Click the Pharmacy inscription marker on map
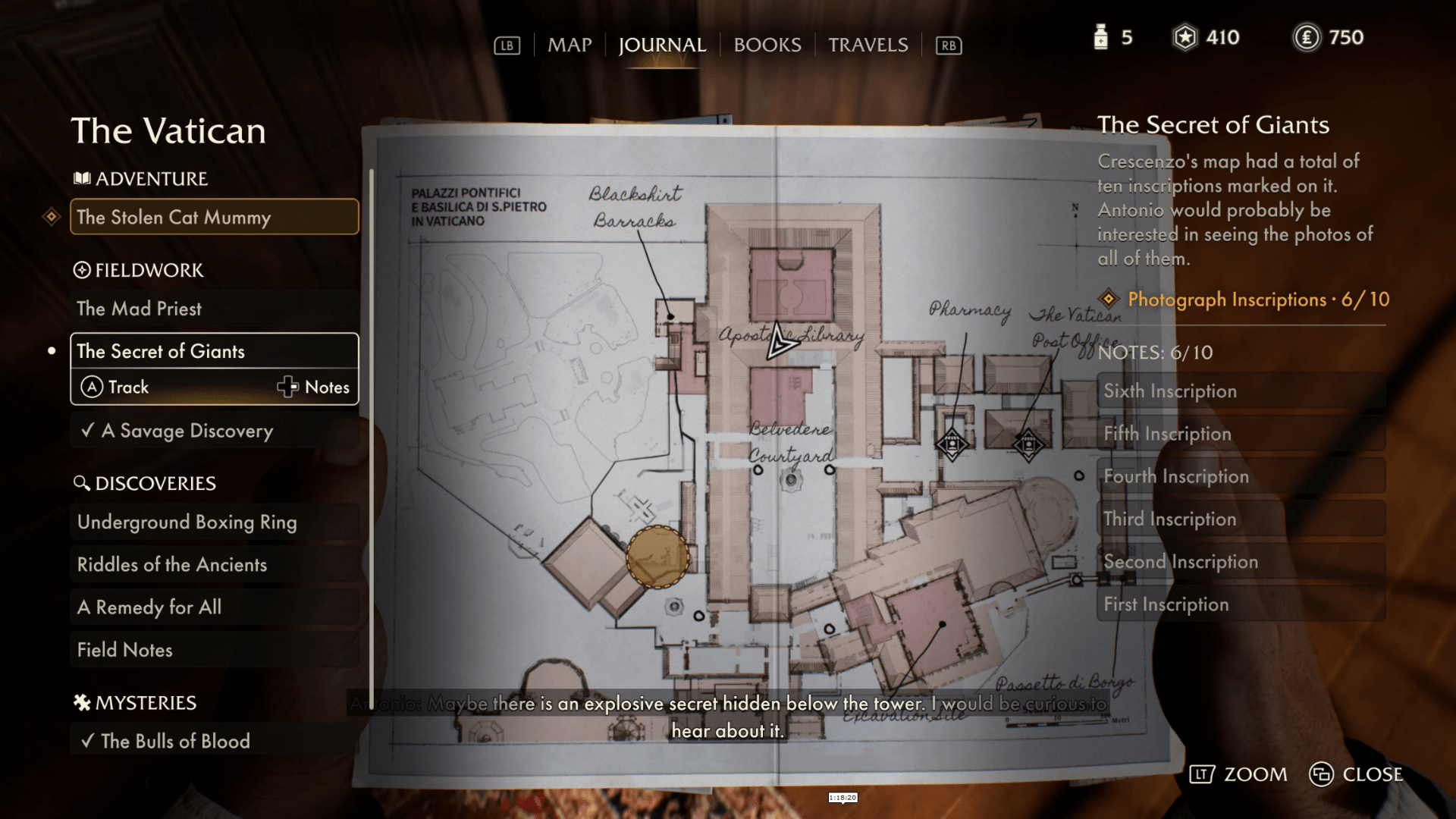 point(952,444)
